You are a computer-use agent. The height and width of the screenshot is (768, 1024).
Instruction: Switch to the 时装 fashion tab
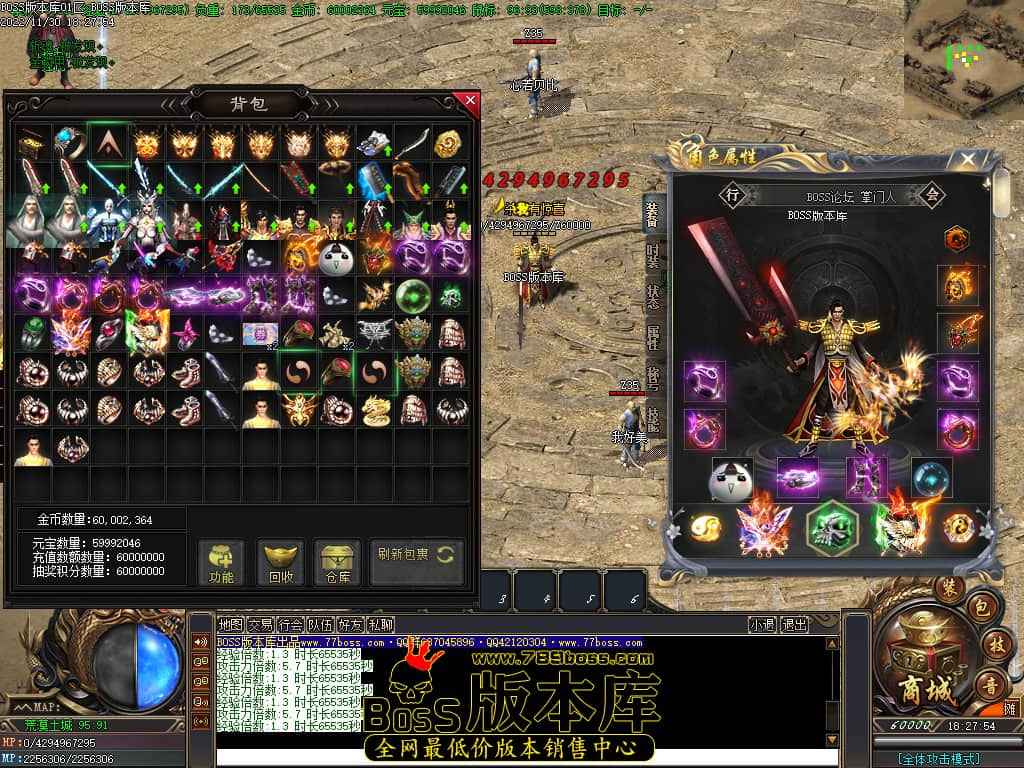tap(653, 254)
